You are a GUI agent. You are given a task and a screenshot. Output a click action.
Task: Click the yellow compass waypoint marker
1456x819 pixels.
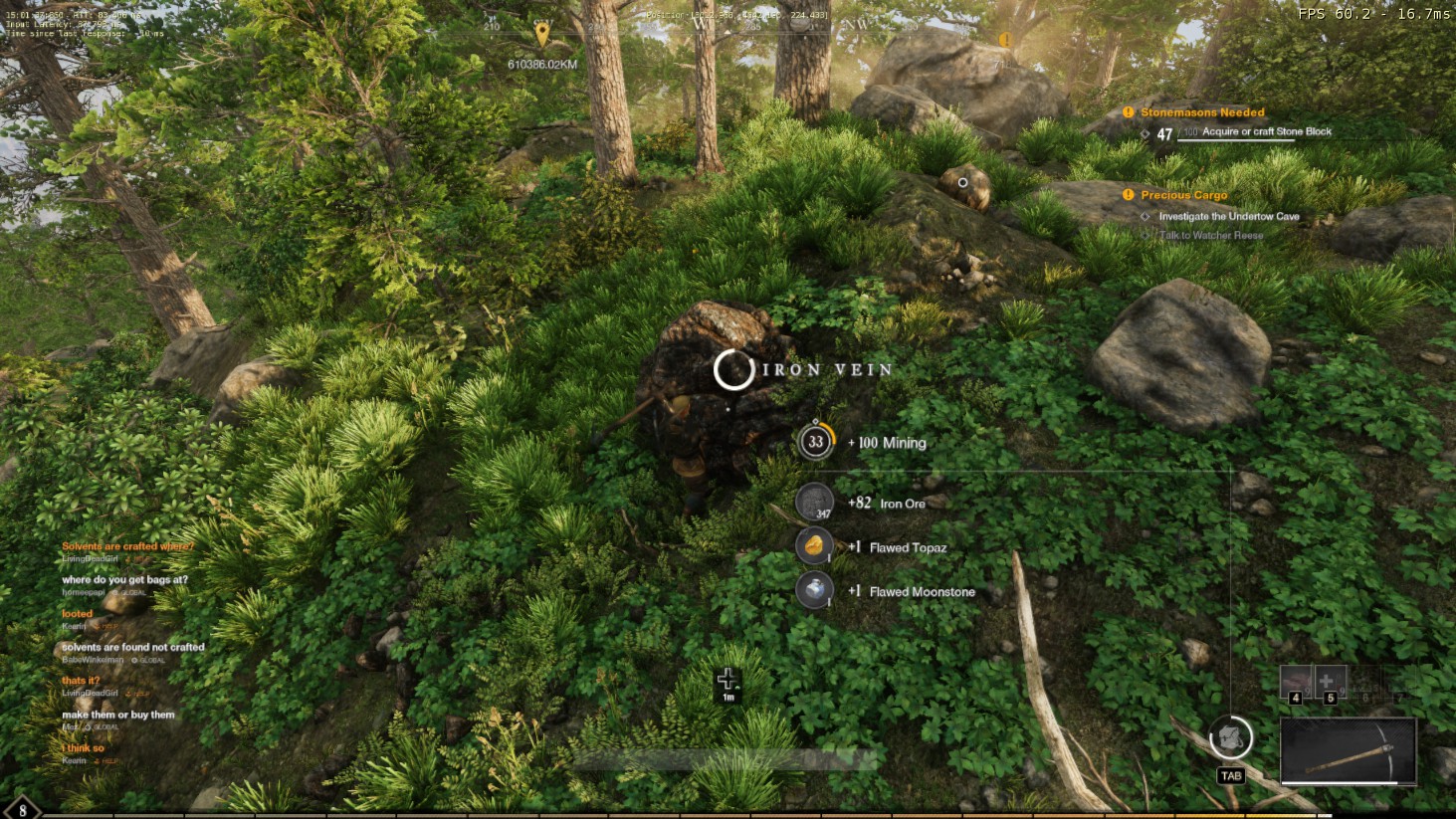click(541, 35)
